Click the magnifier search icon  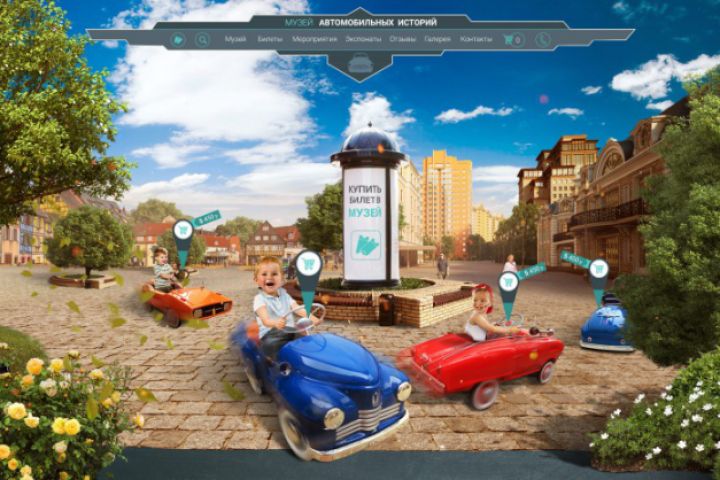point(202,40)
